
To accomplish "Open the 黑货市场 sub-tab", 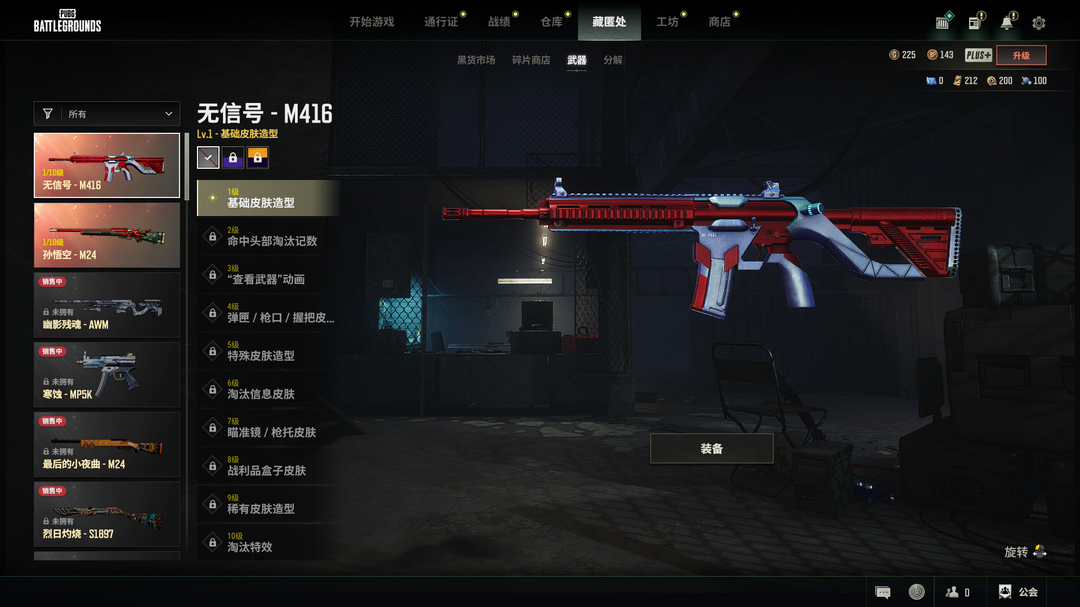I will point(476,60).
